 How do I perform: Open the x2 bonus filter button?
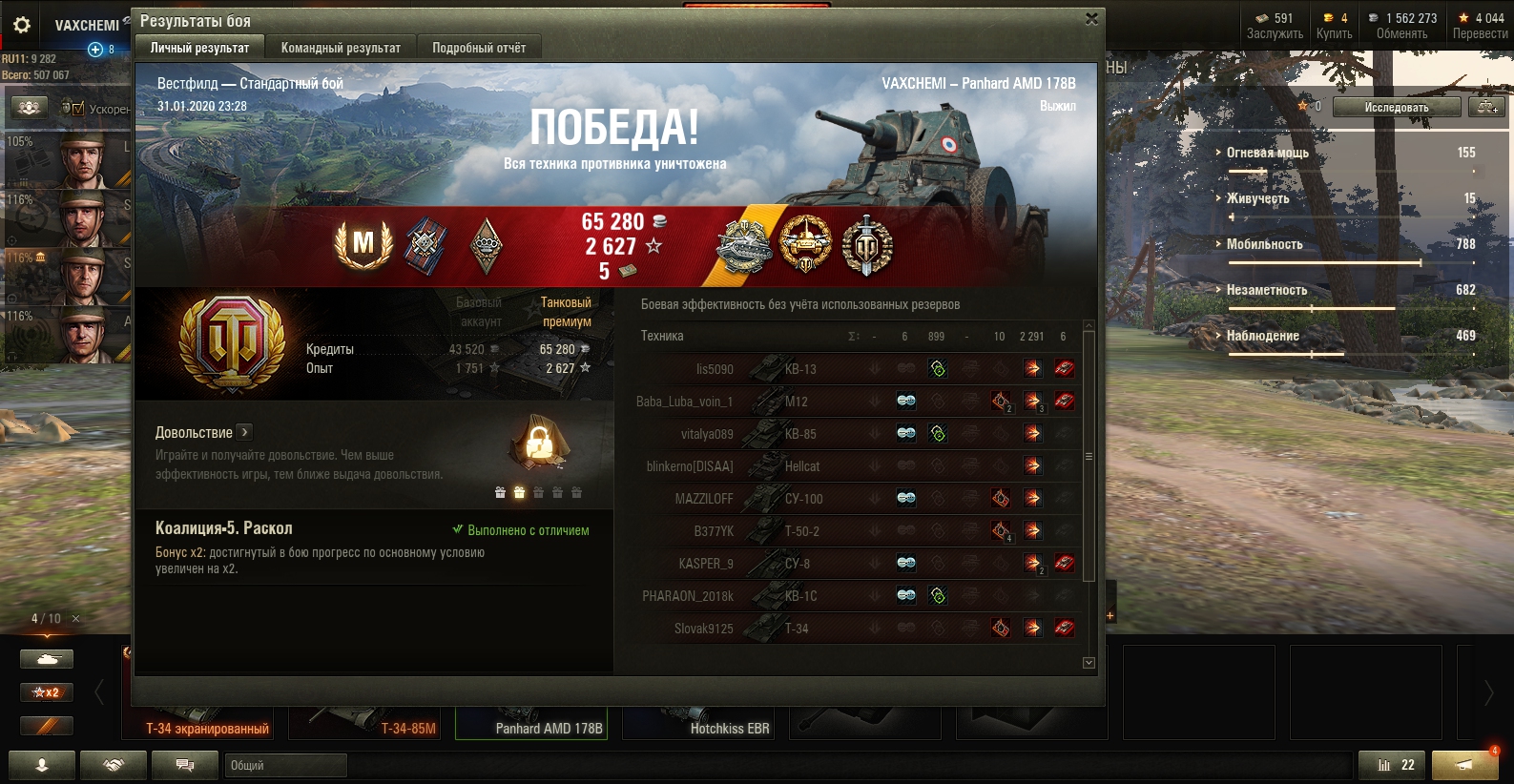[x=47, y=692]
